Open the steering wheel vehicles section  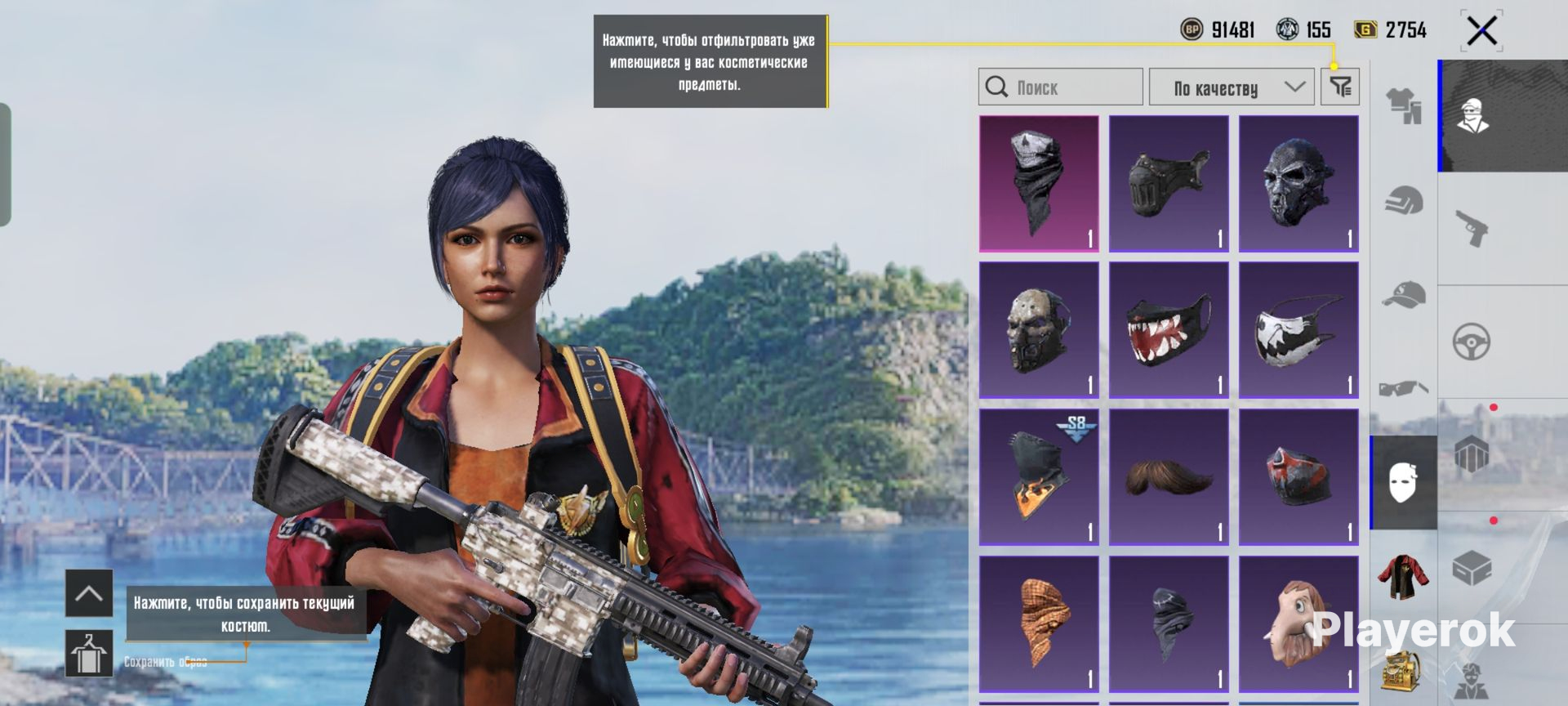pyautogui.click(x=1472, y=342)
